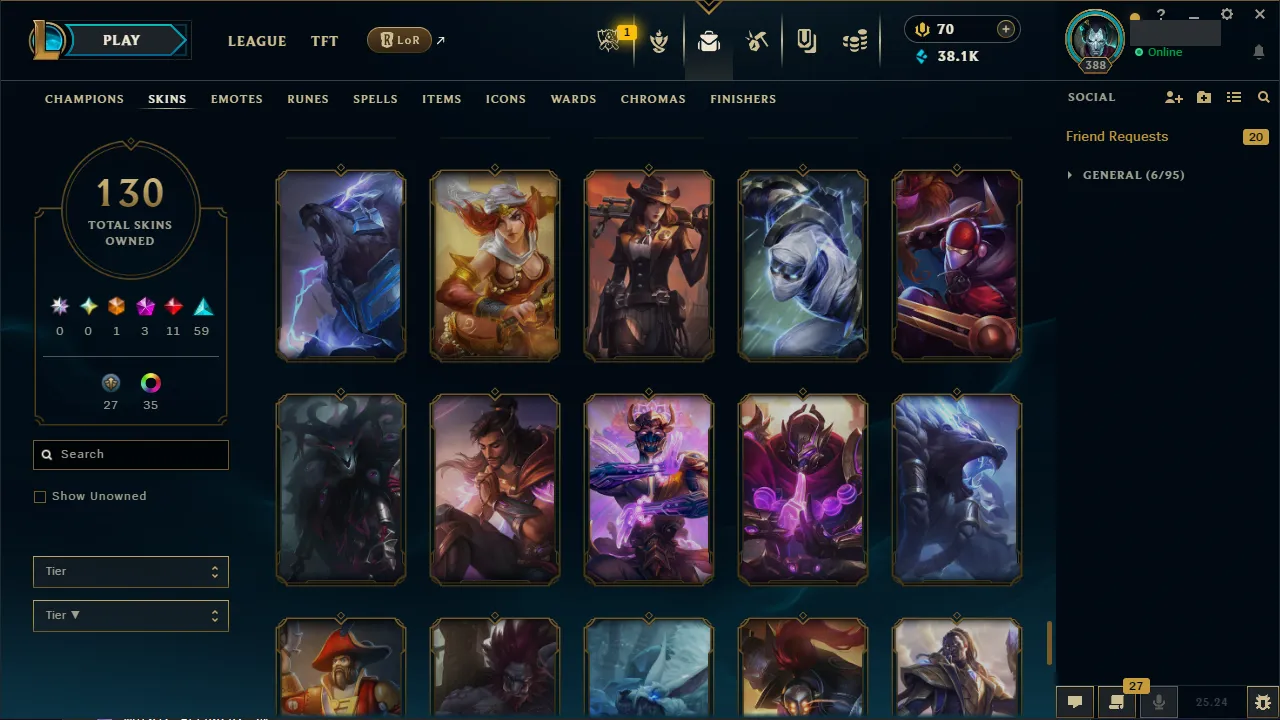Open the friends list options icon

tap(1233, 97)
